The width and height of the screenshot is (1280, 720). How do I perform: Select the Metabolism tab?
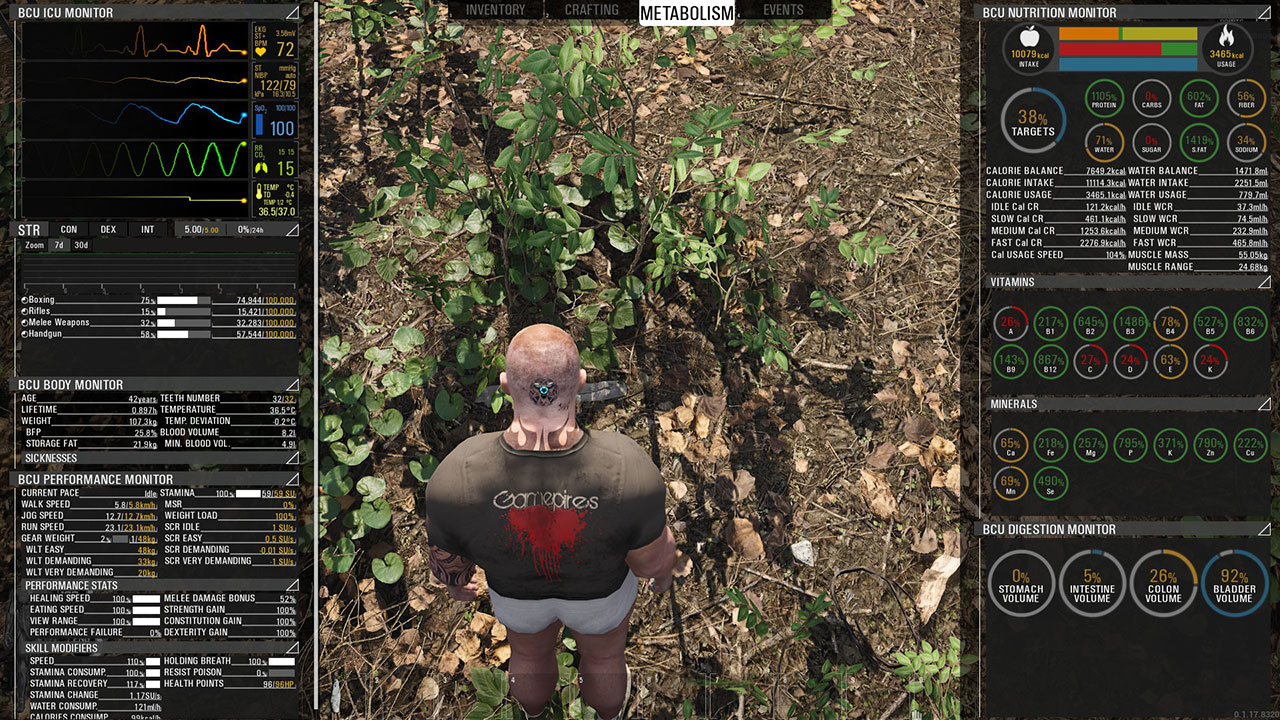pyautogui.click(x=686, y=12)
